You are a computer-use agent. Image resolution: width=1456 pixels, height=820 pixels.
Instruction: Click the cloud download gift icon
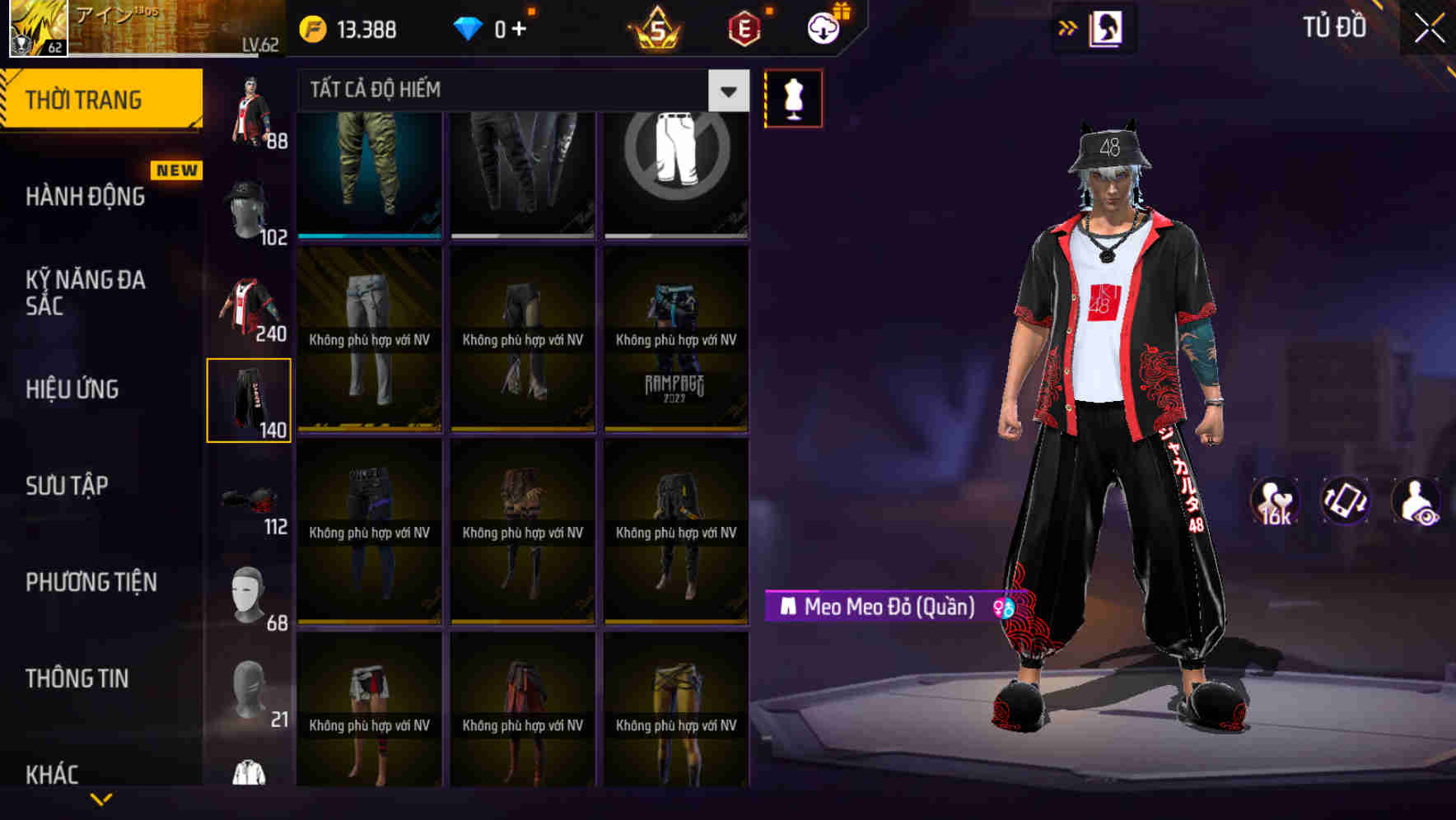point(824,26)
